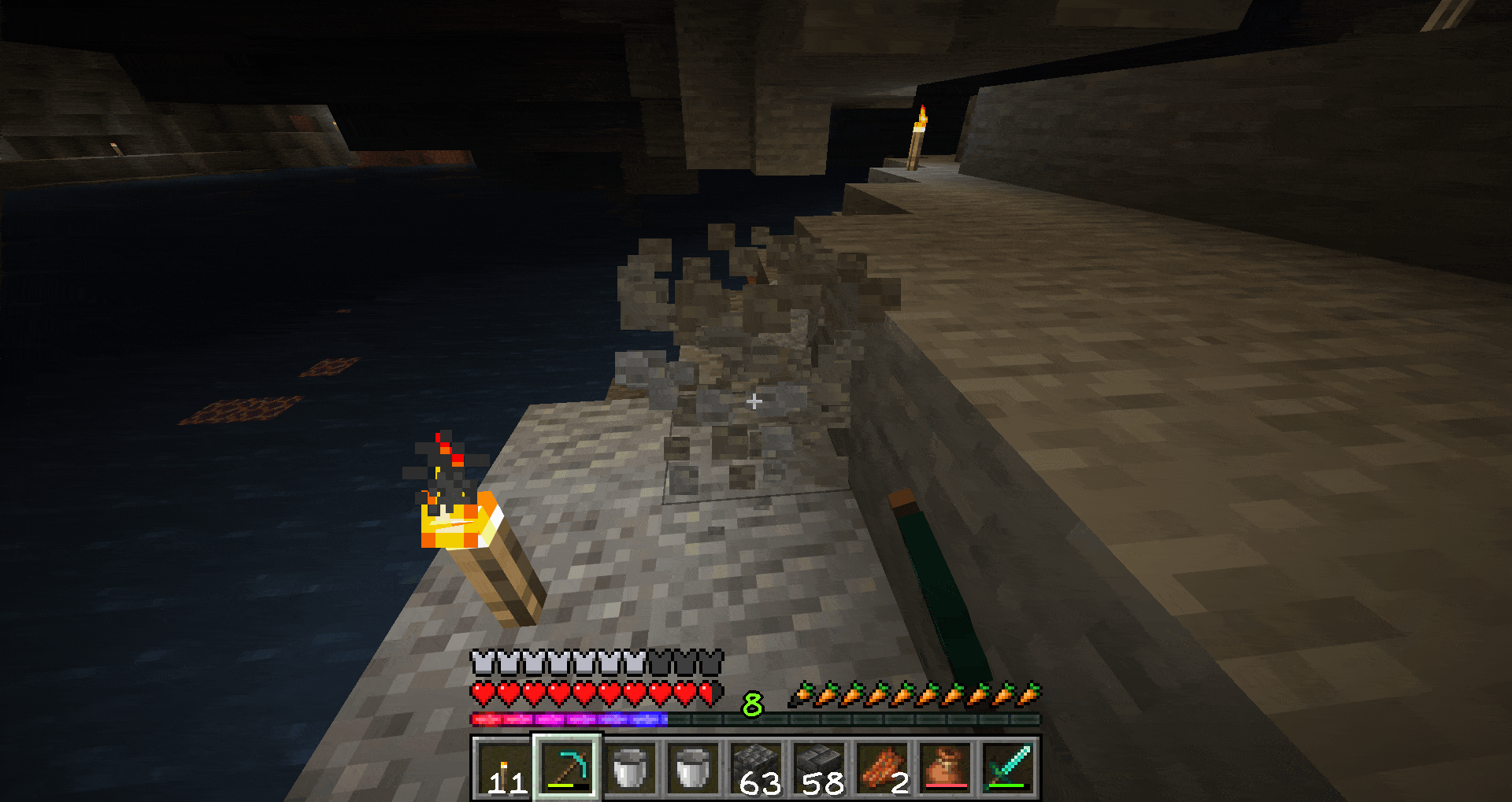Click the multicolored experience progress bar

[567, 718]
